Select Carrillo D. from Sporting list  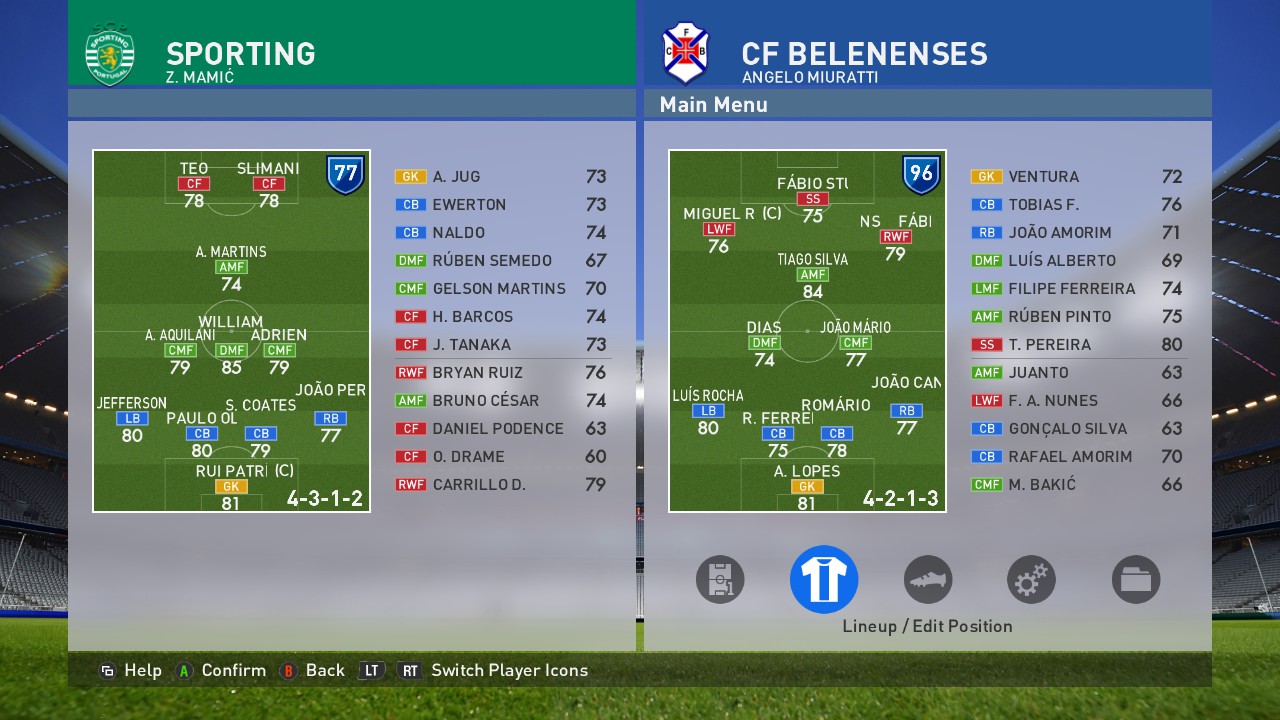click(x=500, y=485)
